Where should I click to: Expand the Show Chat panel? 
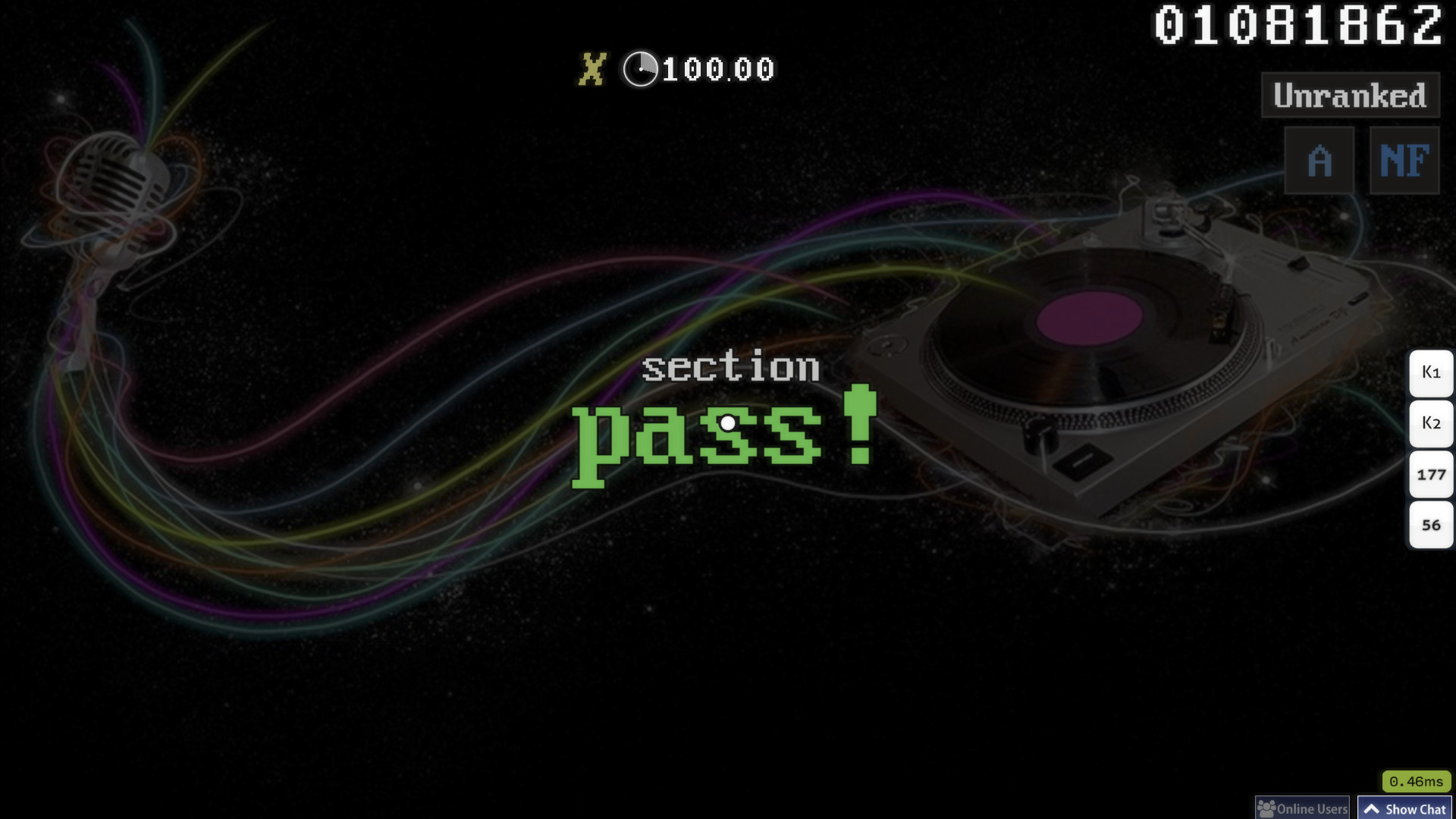pos(1404,808)
